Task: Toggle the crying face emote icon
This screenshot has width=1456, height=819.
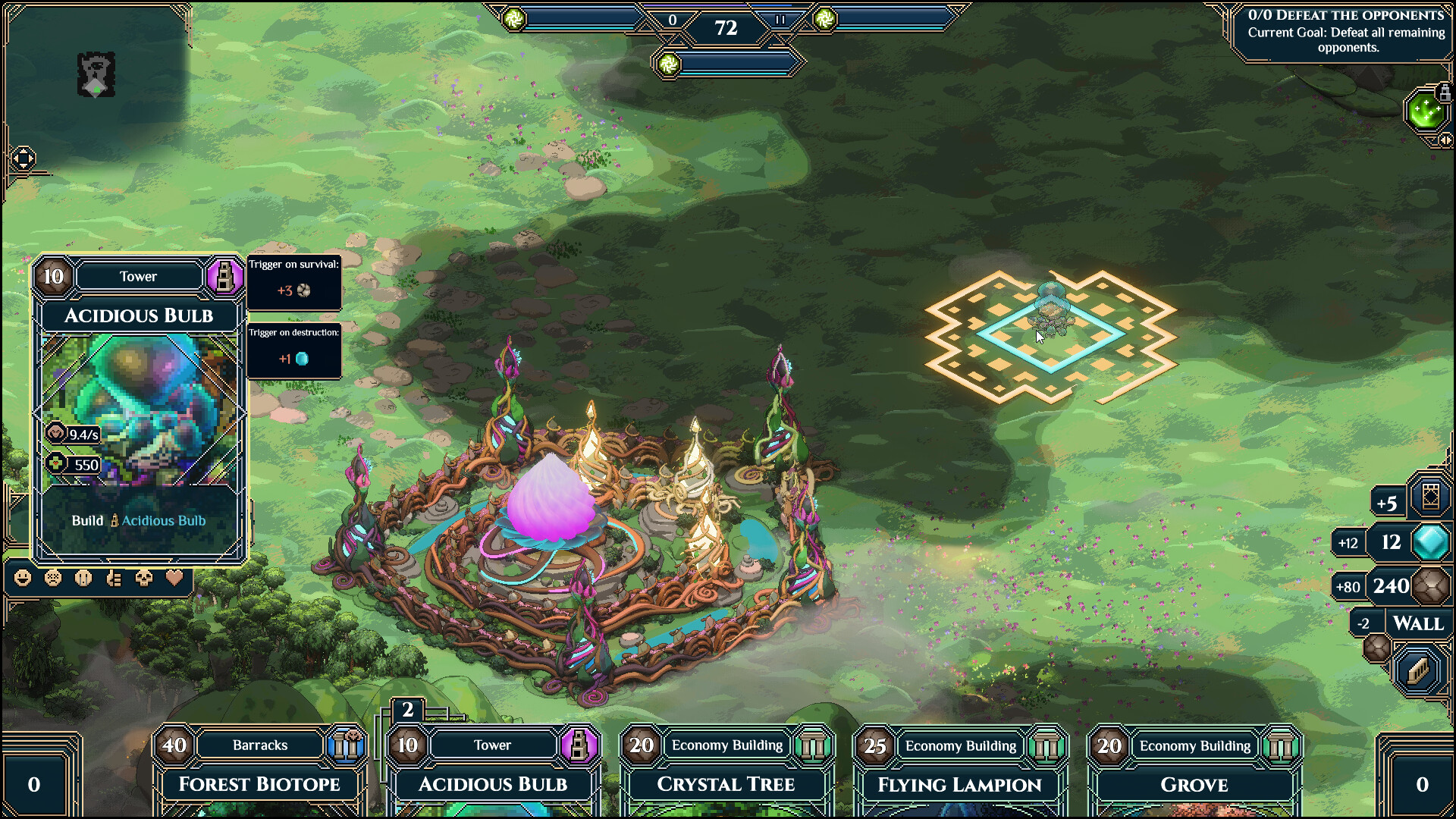Action: click(x=82, y=579)
